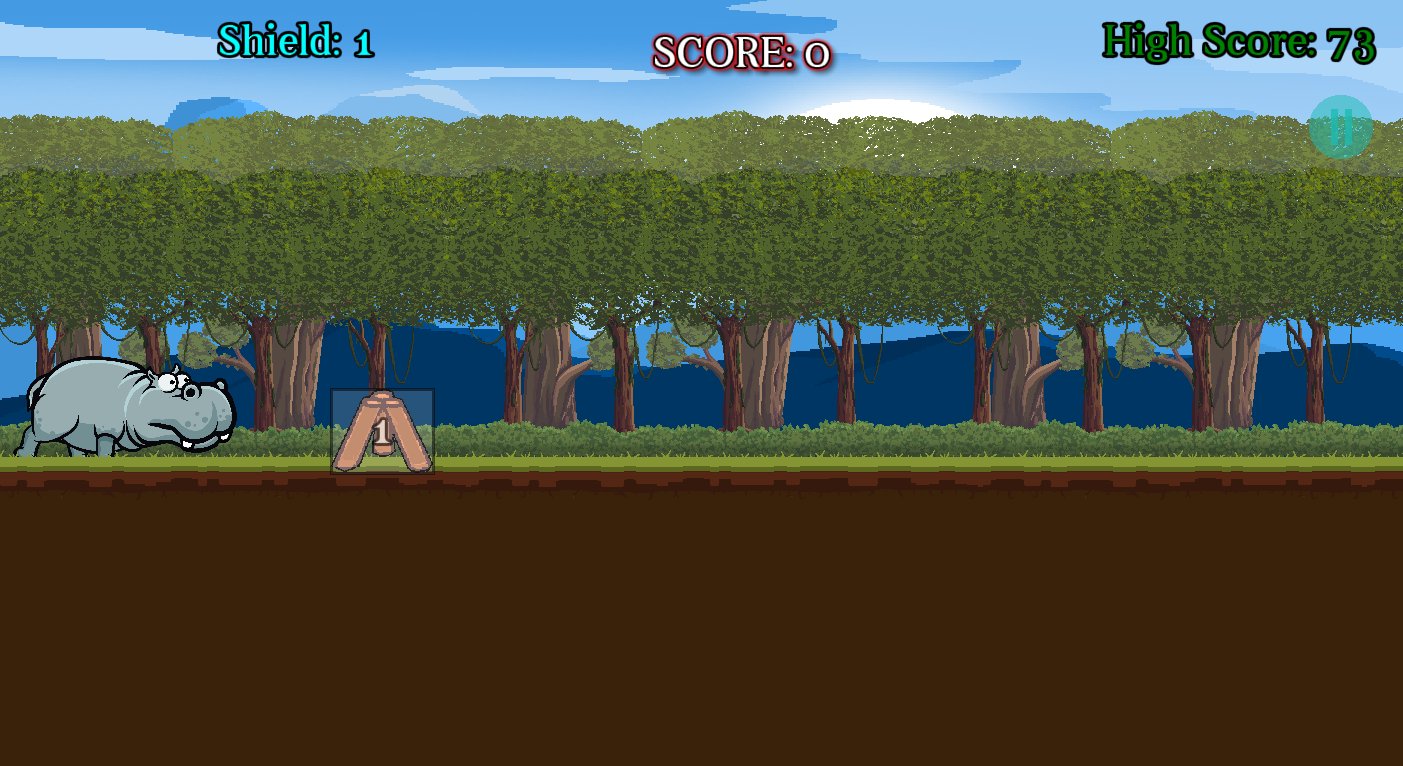Screen dimensions: 1403x766
Task: Tap the slingshot obstacle labeled 1
Action: click(x=382, y=430)
